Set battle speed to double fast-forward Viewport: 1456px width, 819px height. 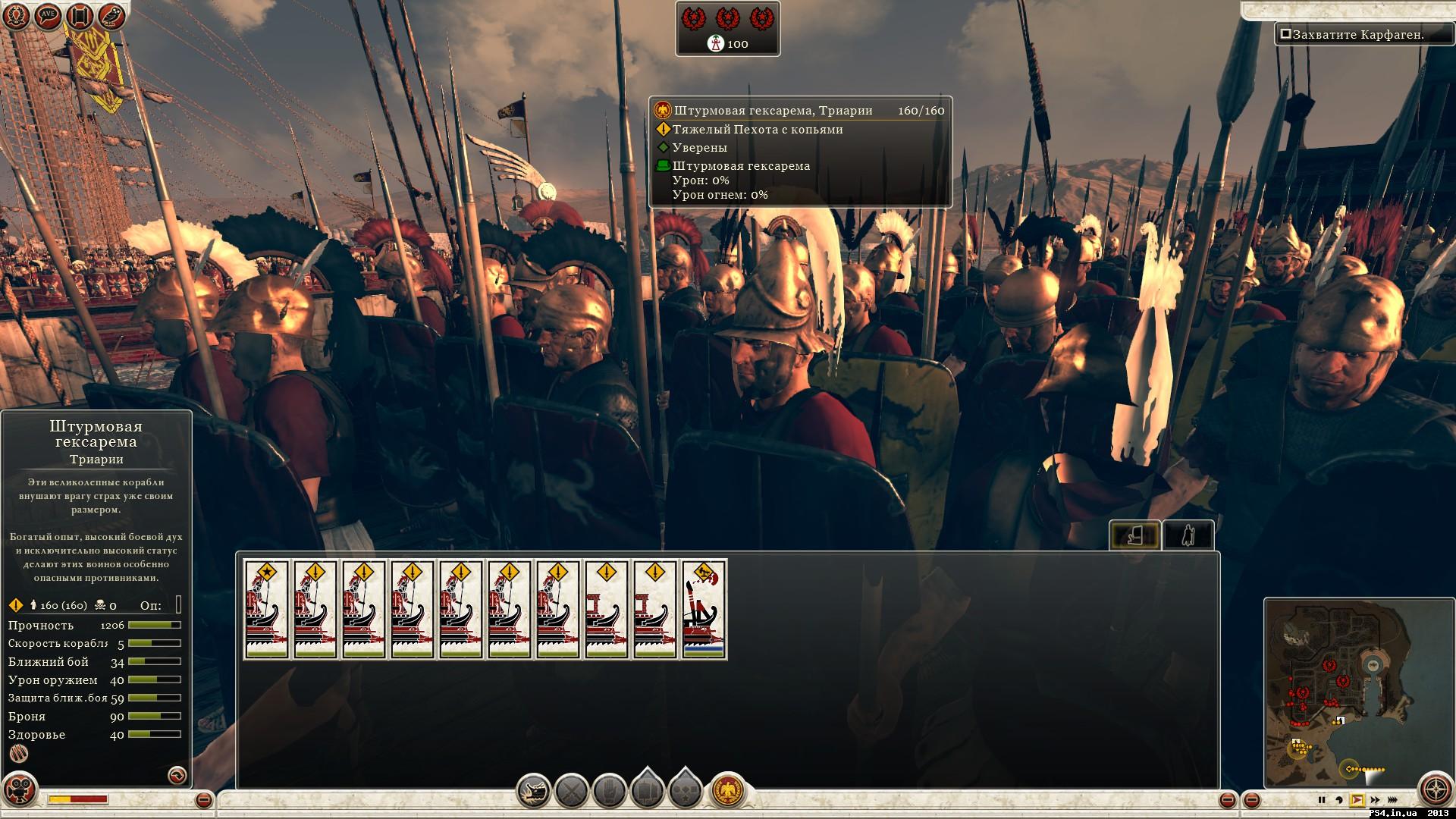[x=1392, y=800]
